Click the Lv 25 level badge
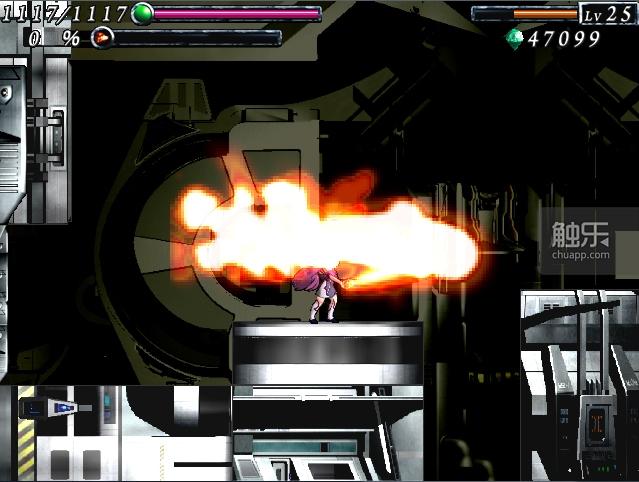Viewport: 639px width, 482px height. coord(607,13)
